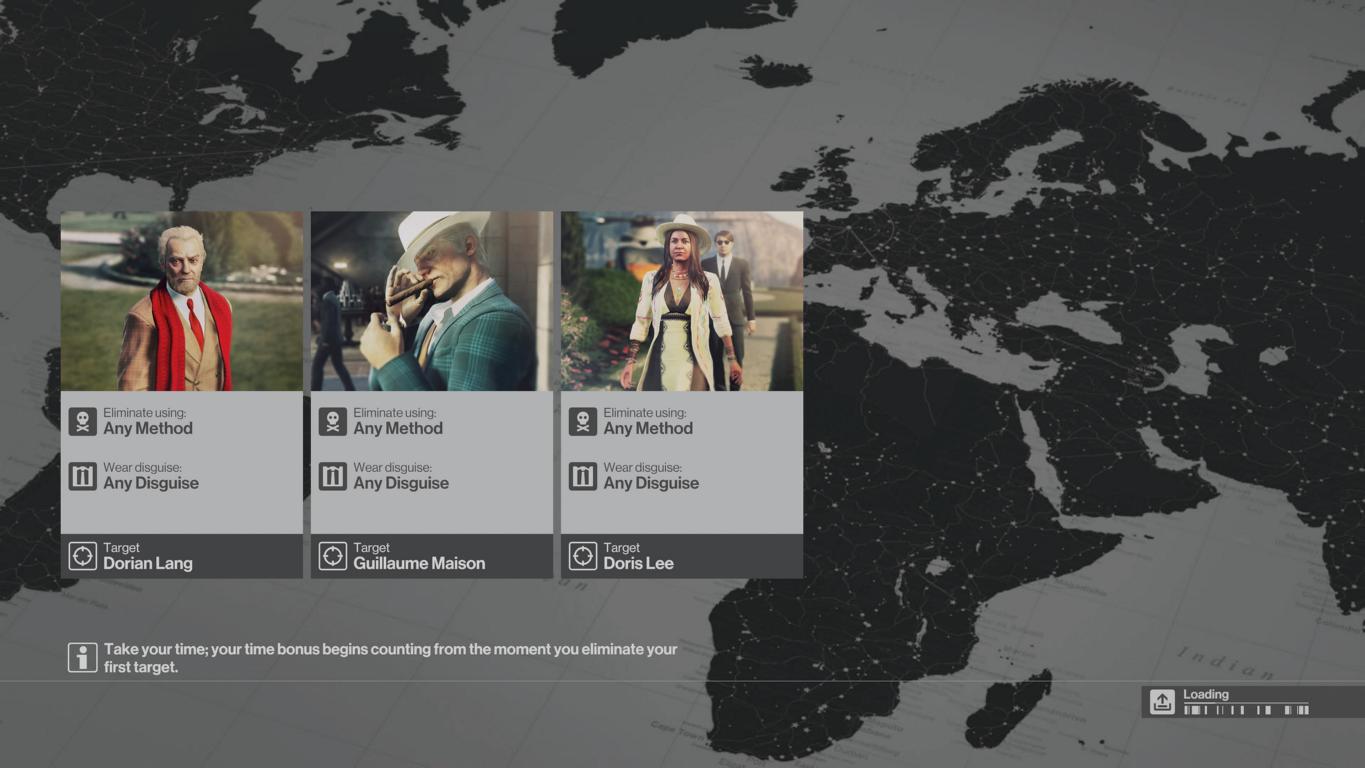
Task: Choose the Guillaume Maison target card
Action: tap(431, 394)
